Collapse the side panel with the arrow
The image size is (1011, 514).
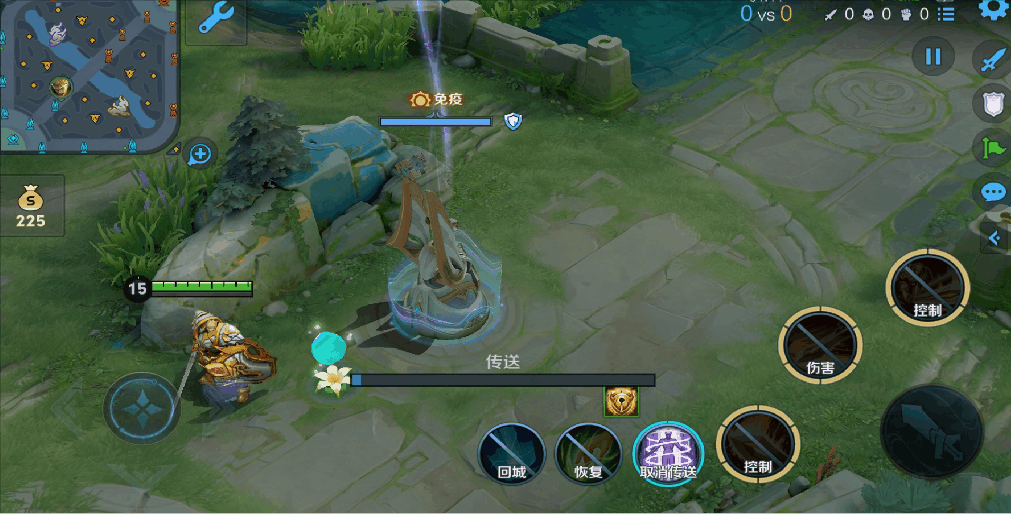tap(994, 238)
